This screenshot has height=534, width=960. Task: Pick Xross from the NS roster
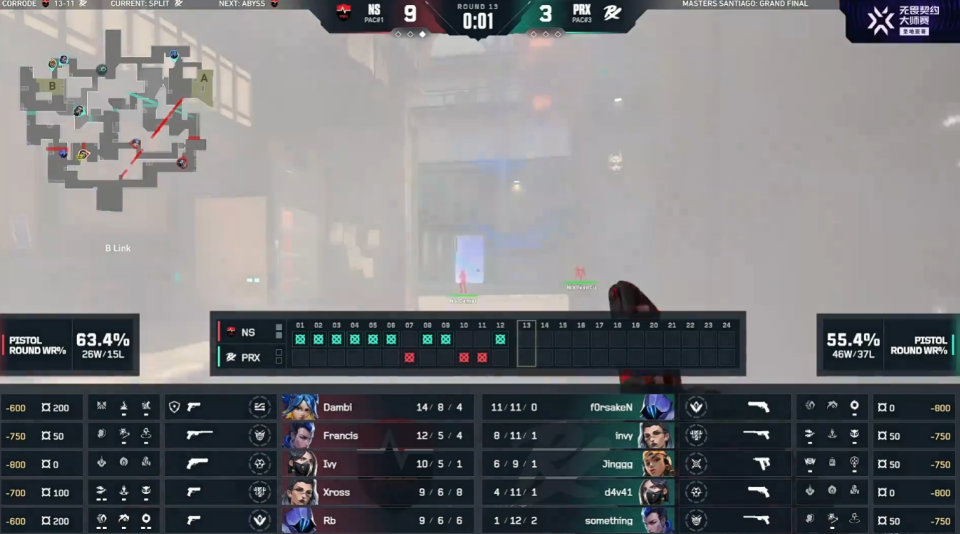(380, 492)
